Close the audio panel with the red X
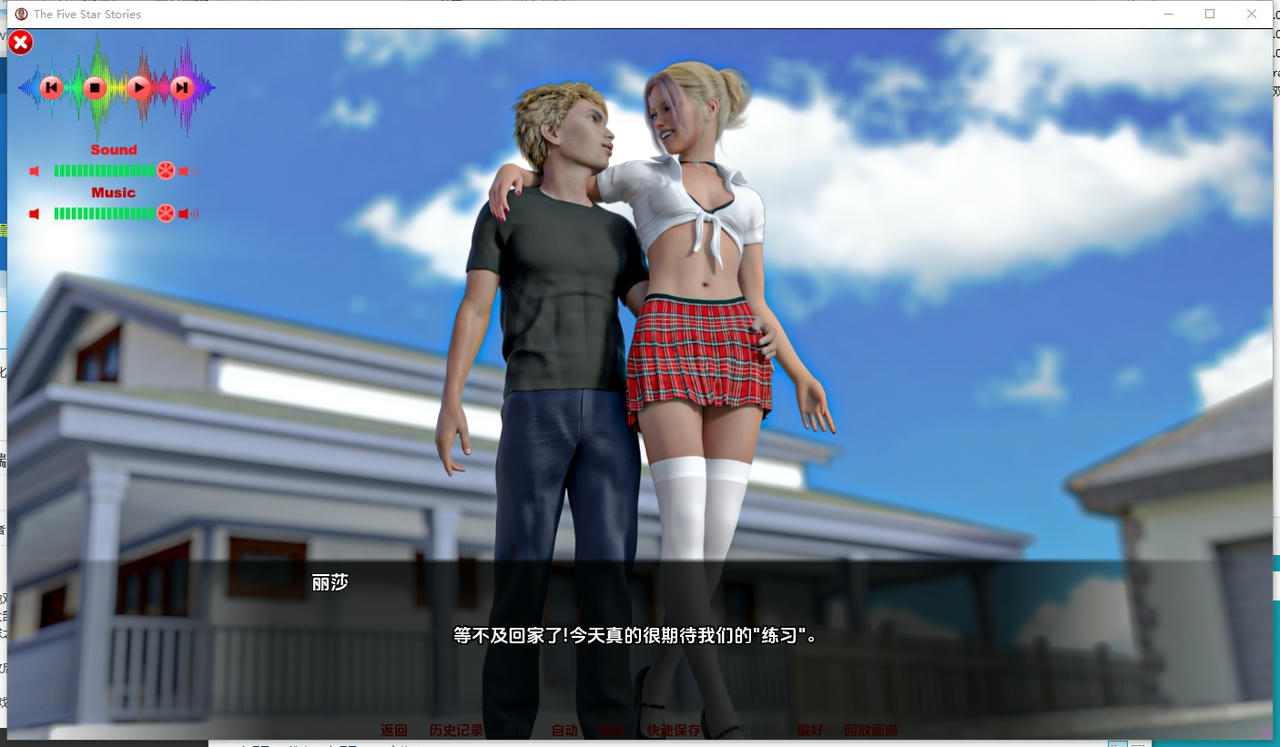1280x747 pixels. click(x=19, y=42)
